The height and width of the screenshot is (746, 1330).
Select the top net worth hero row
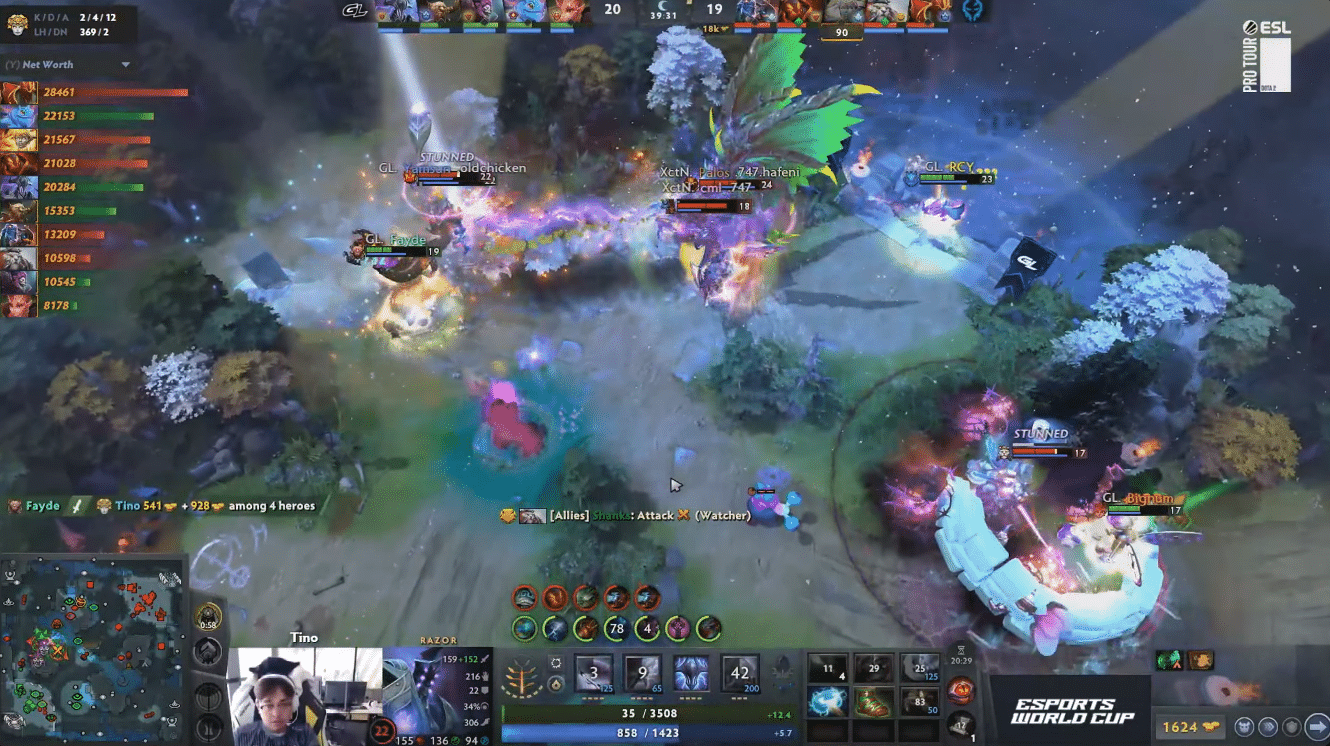coord(95,93)
